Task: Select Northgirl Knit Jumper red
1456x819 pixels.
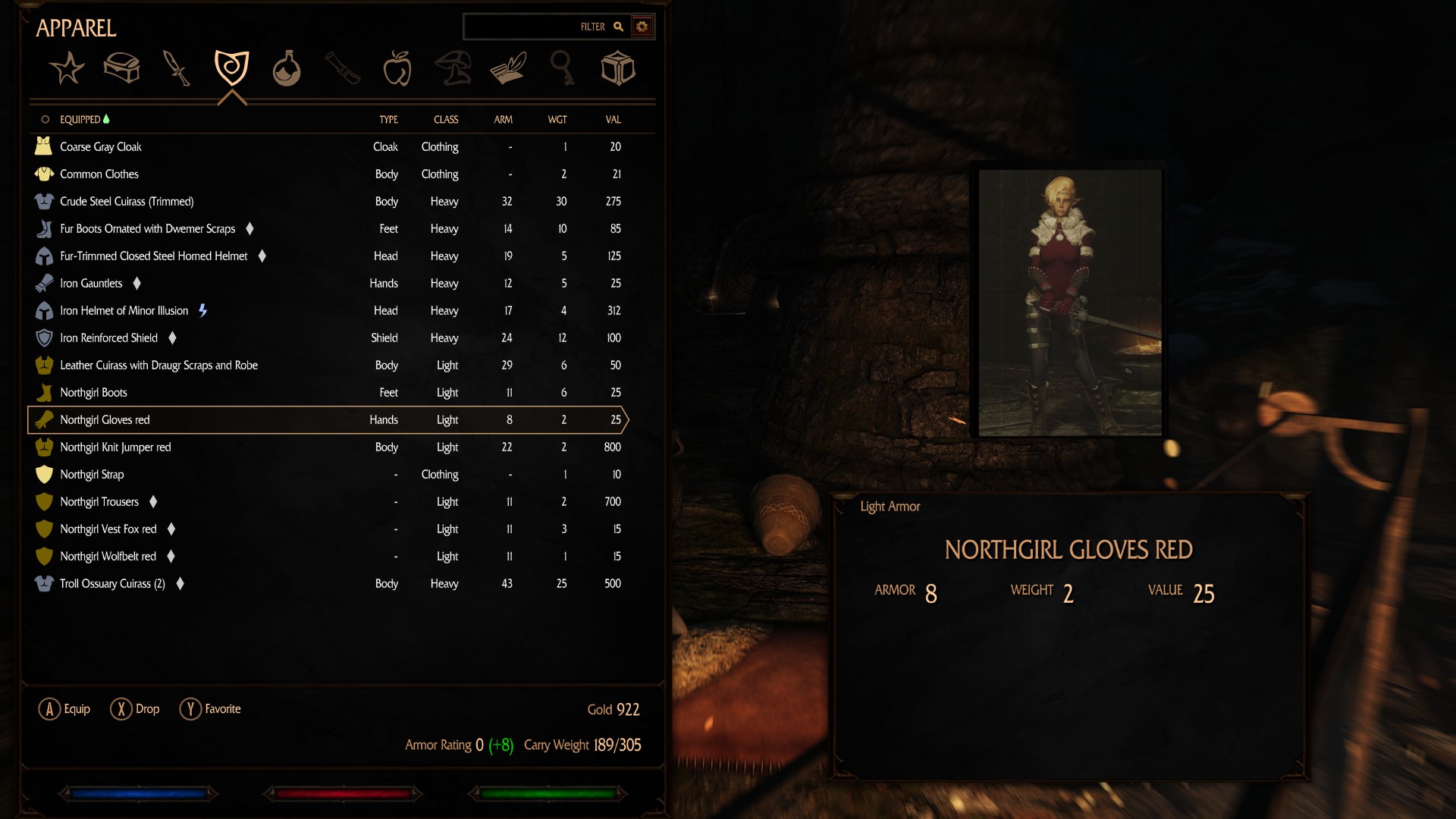Action: pyautogui.click(x=115, y=447)
